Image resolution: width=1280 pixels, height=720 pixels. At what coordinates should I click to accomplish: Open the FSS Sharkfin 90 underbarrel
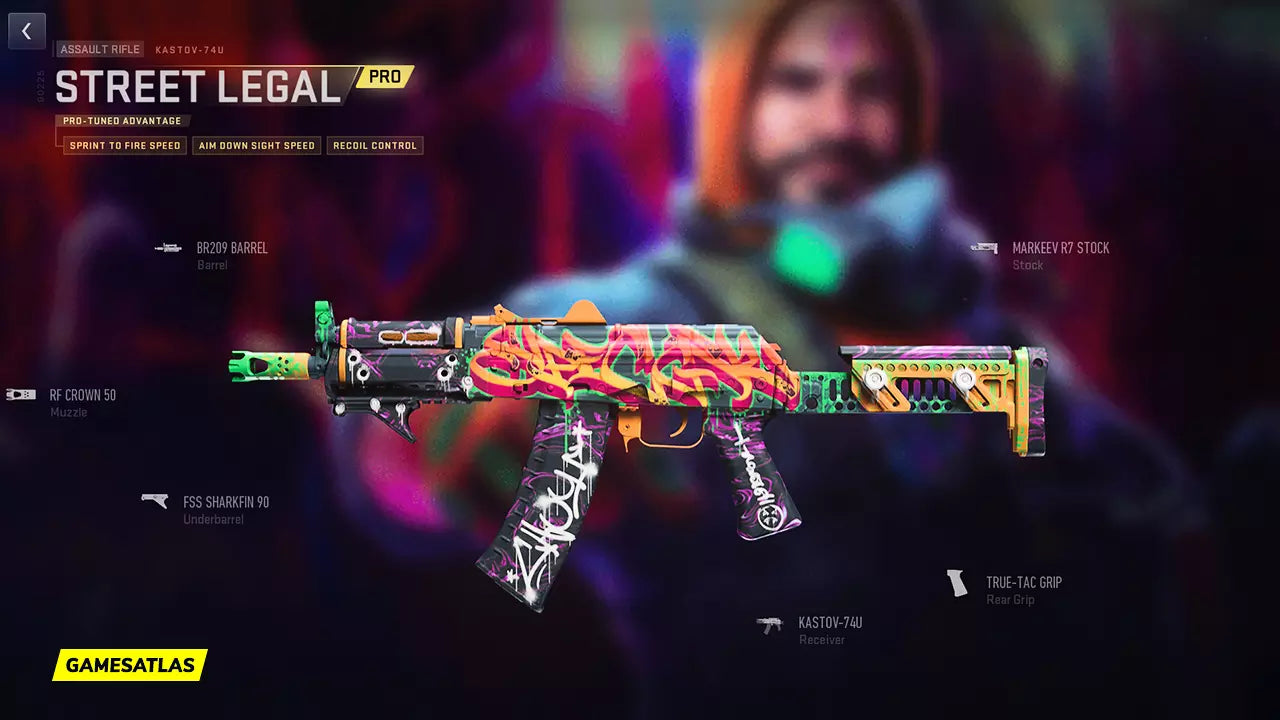[x=225, y=503]
